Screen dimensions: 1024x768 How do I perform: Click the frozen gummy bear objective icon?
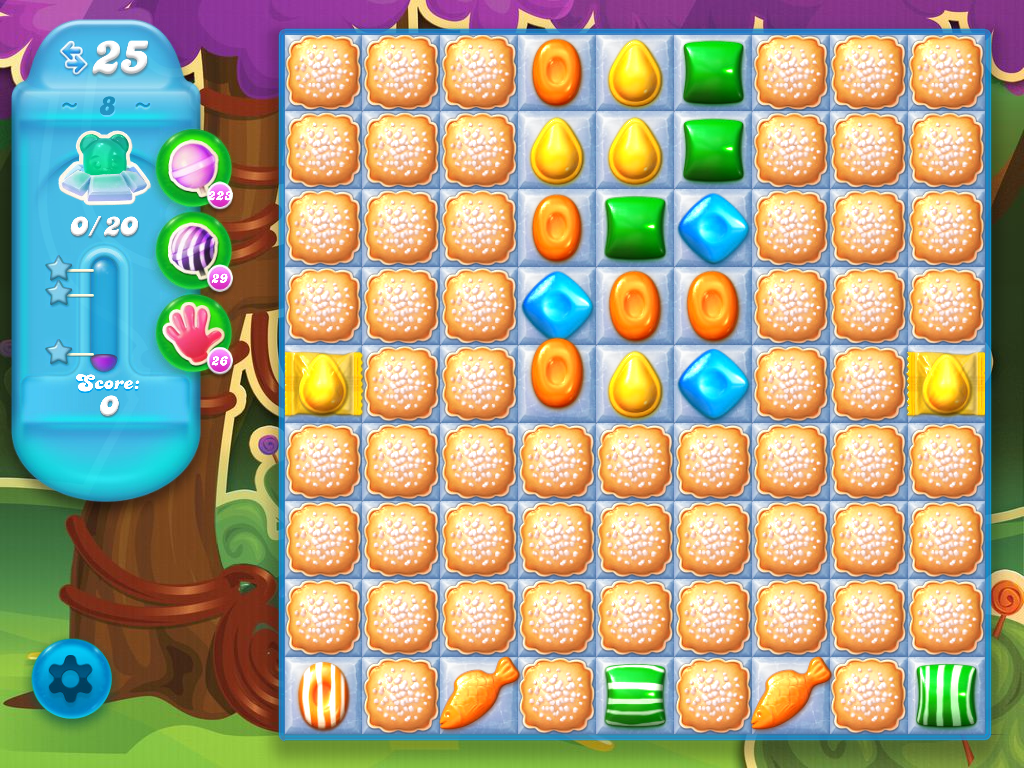[104, 166]
